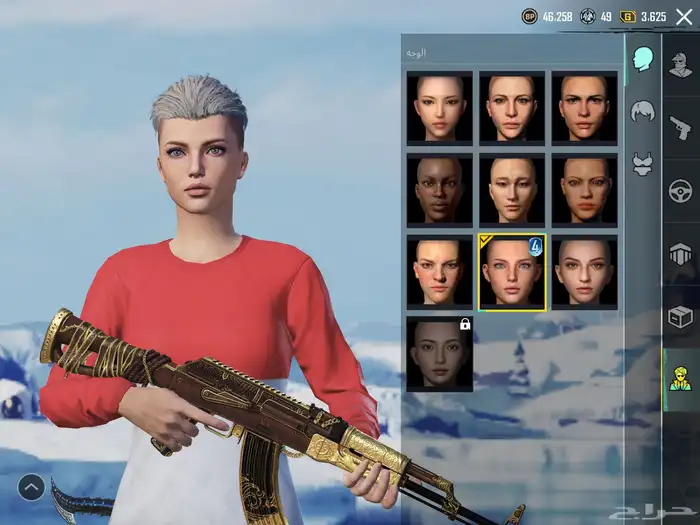Open the crate box tab
Viewport: 700px width, 525px height.
point(681,317)
